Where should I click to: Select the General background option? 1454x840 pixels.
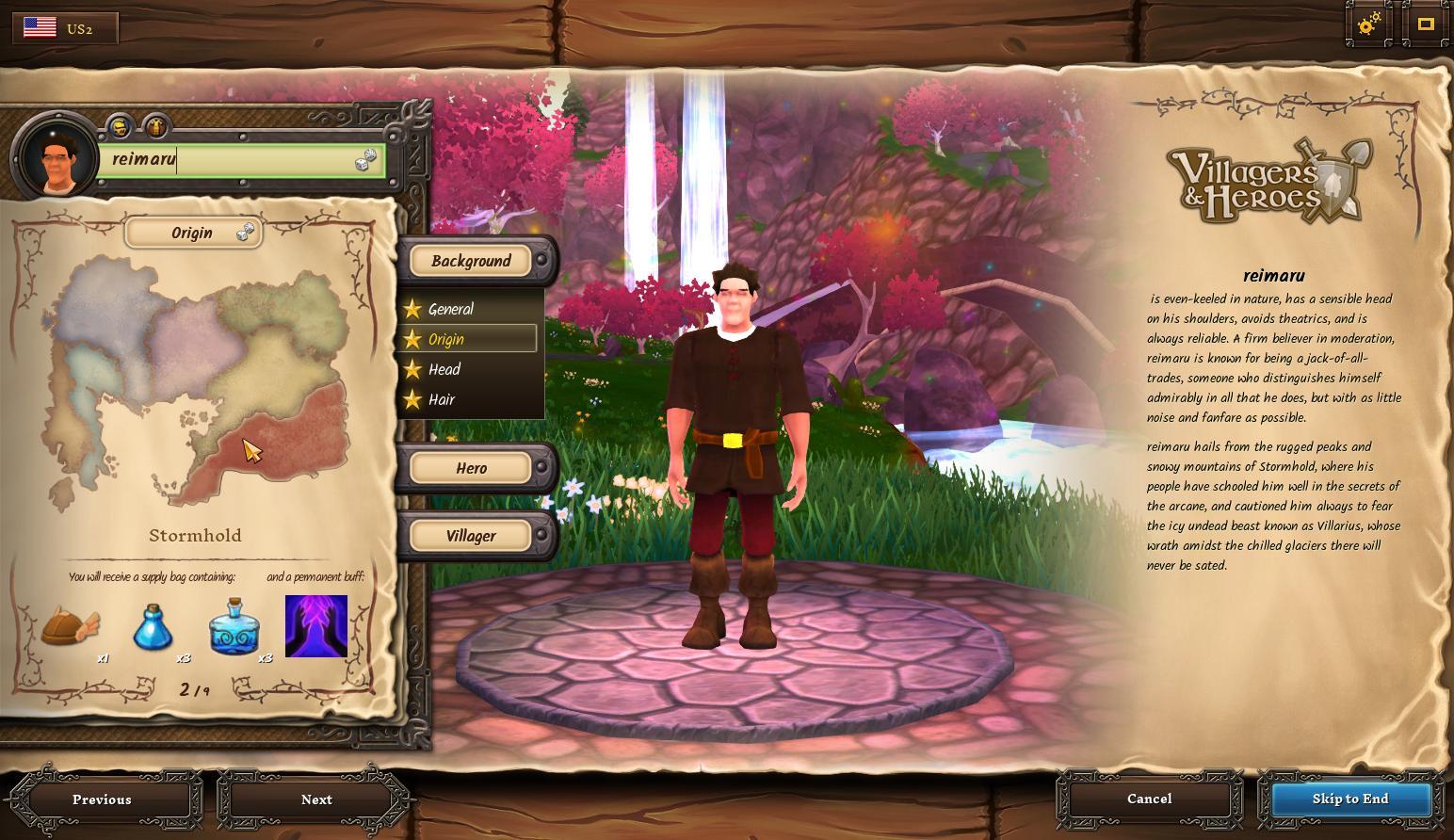coord(450,309)
